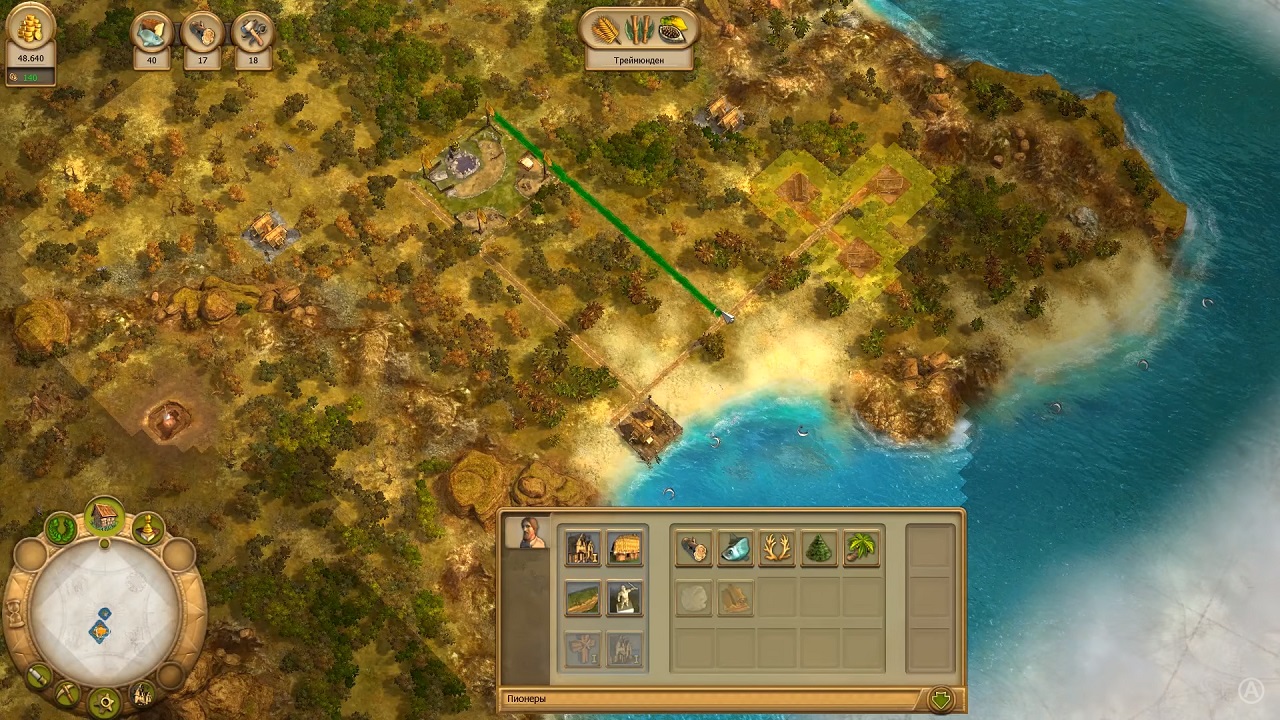The image size is (1280, 720).
Task: Open the gear settings button below the minimap
Action: click(104, 703)
